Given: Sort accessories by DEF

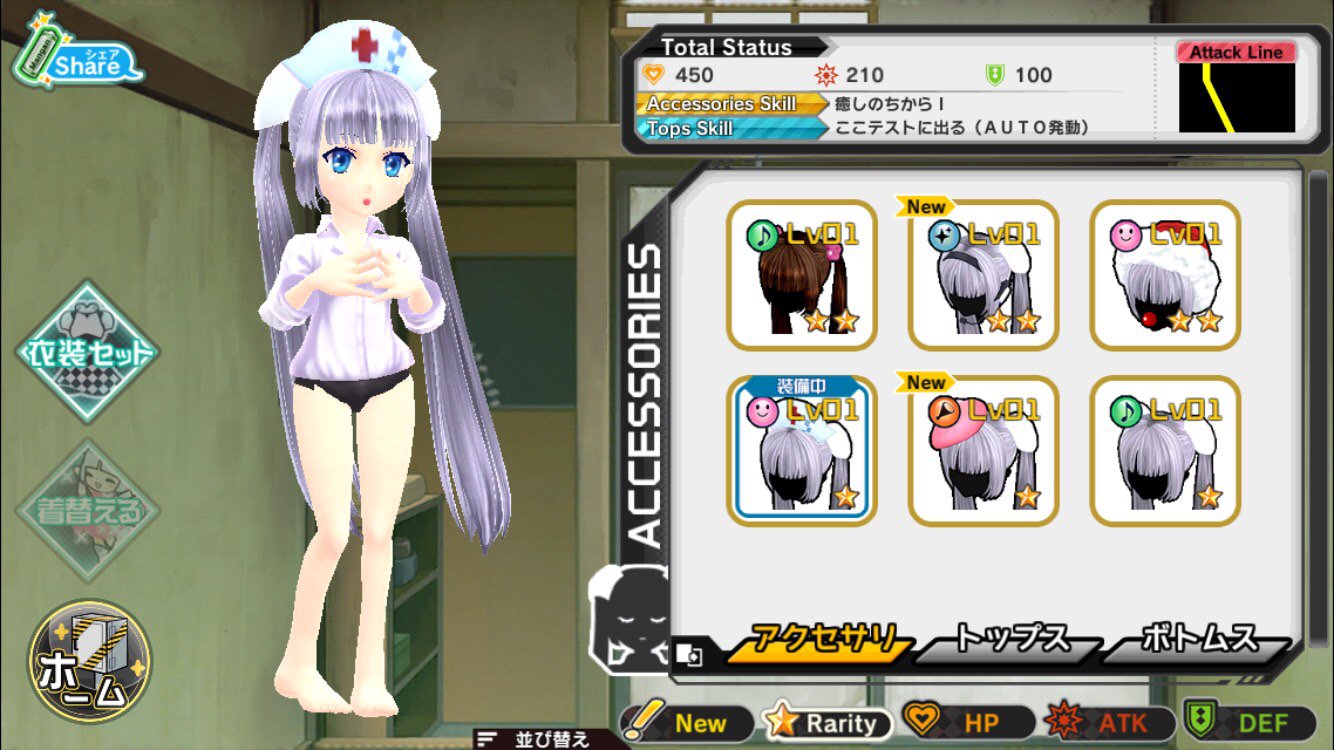Looking at the screenshot, I should point(1251,723).
